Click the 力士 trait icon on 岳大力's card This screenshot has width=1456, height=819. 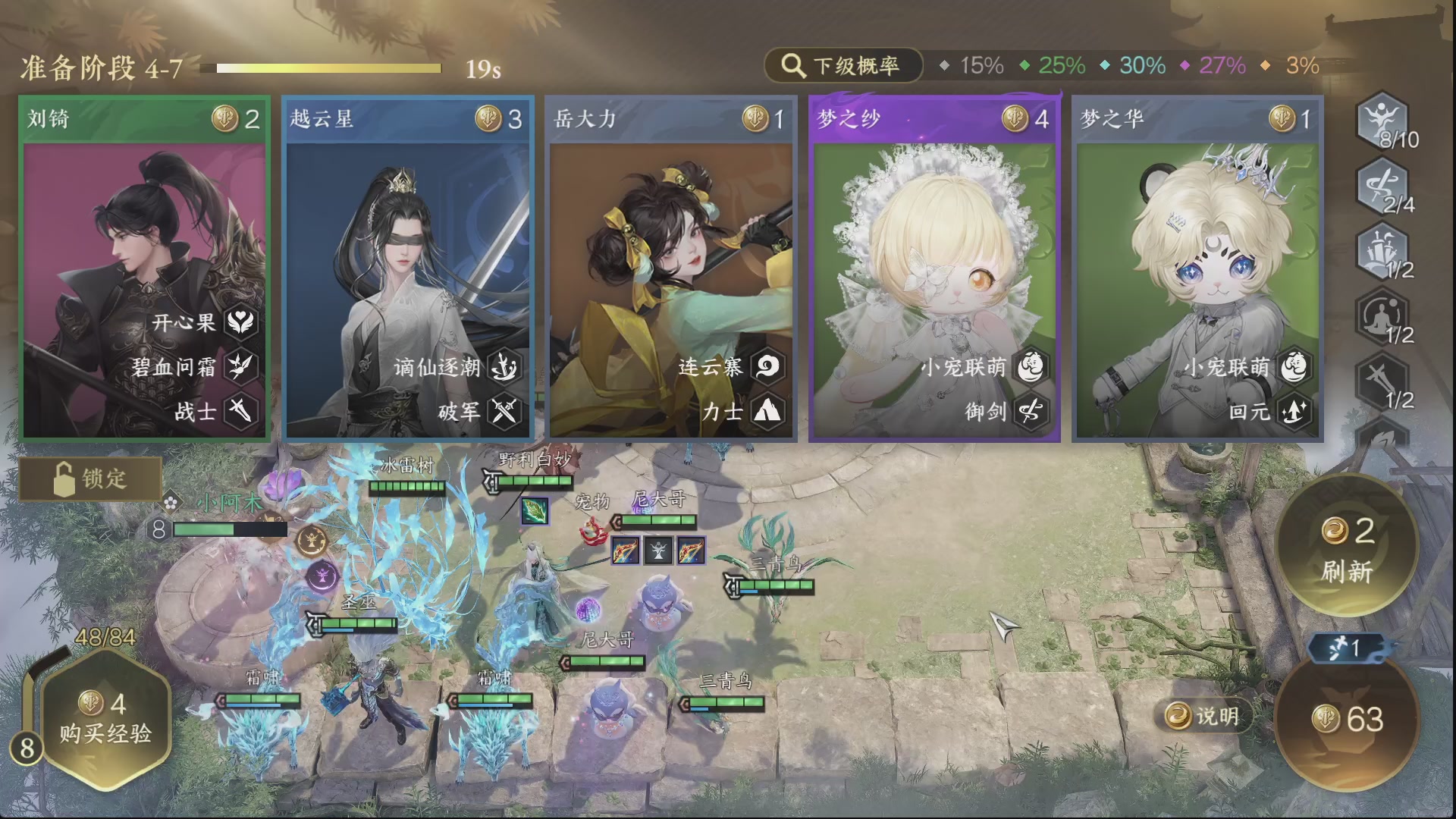(x=768, y=413)
